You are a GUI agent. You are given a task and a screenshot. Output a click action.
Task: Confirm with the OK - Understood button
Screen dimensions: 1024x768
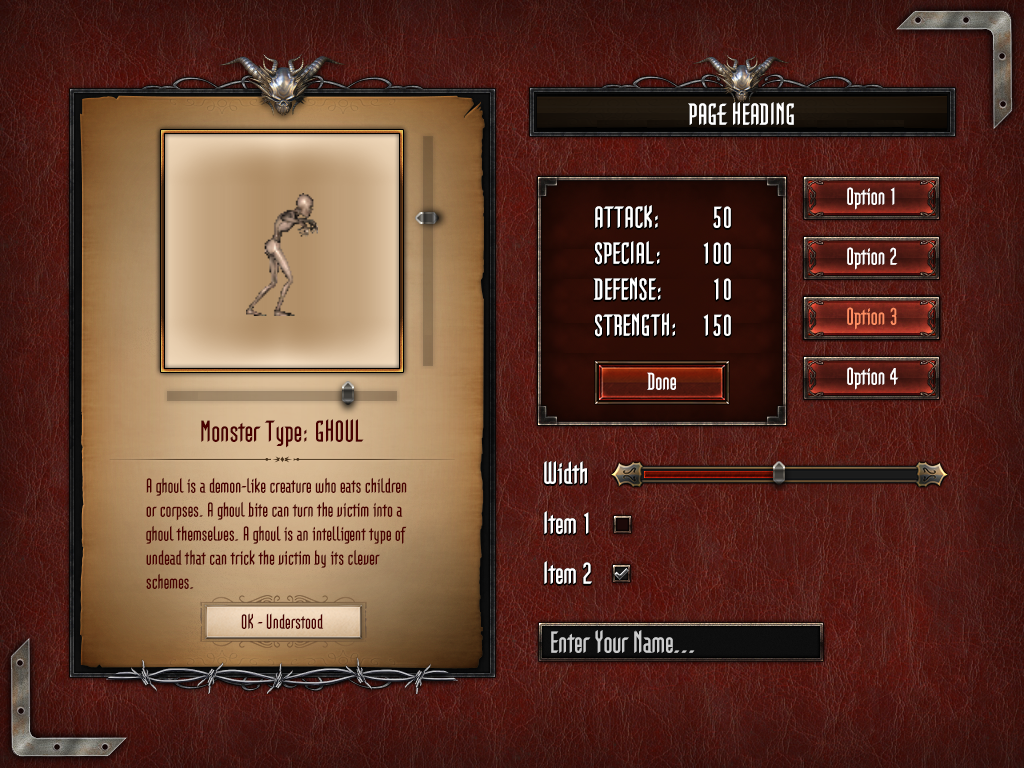[282, 622]
